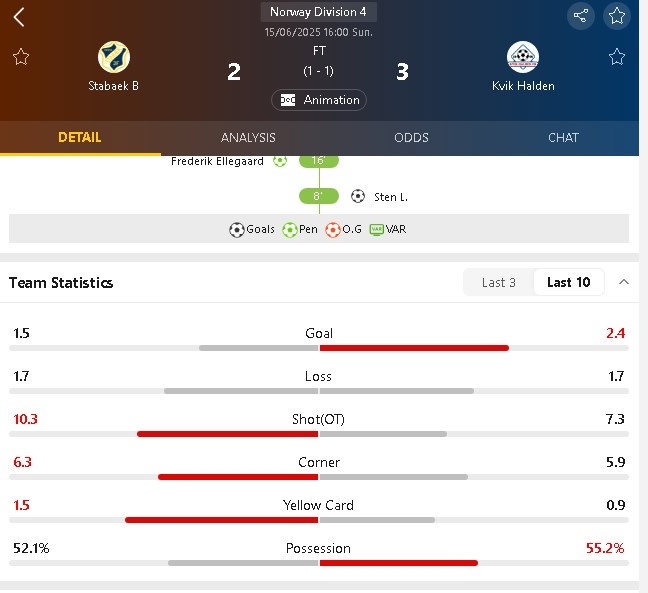
Task: Open the Norway Division 4 league link
Action: 318,12
